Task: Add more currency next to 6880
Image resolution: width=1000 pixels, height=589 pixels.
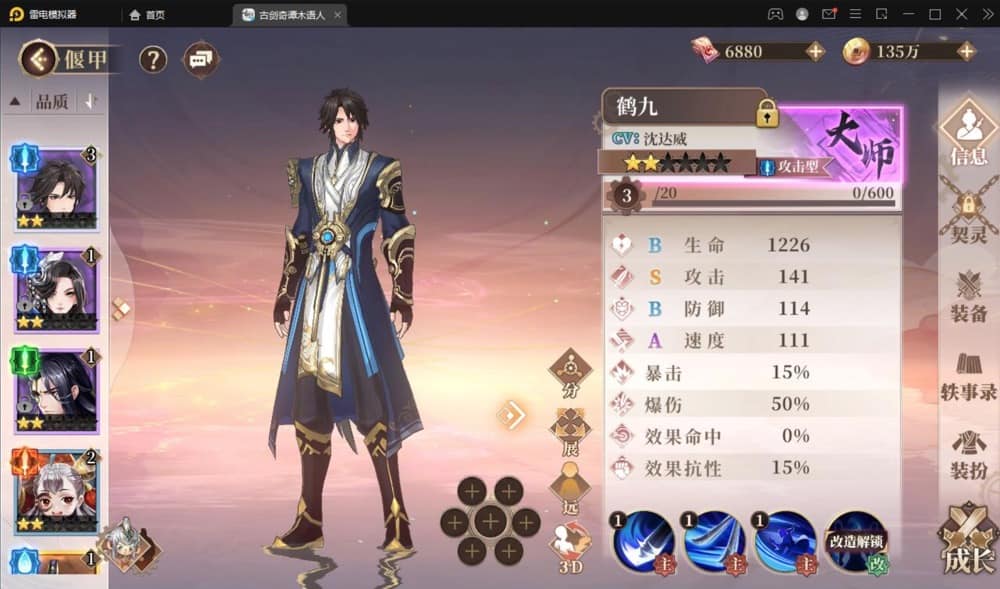Action: (x=815, y=51)
